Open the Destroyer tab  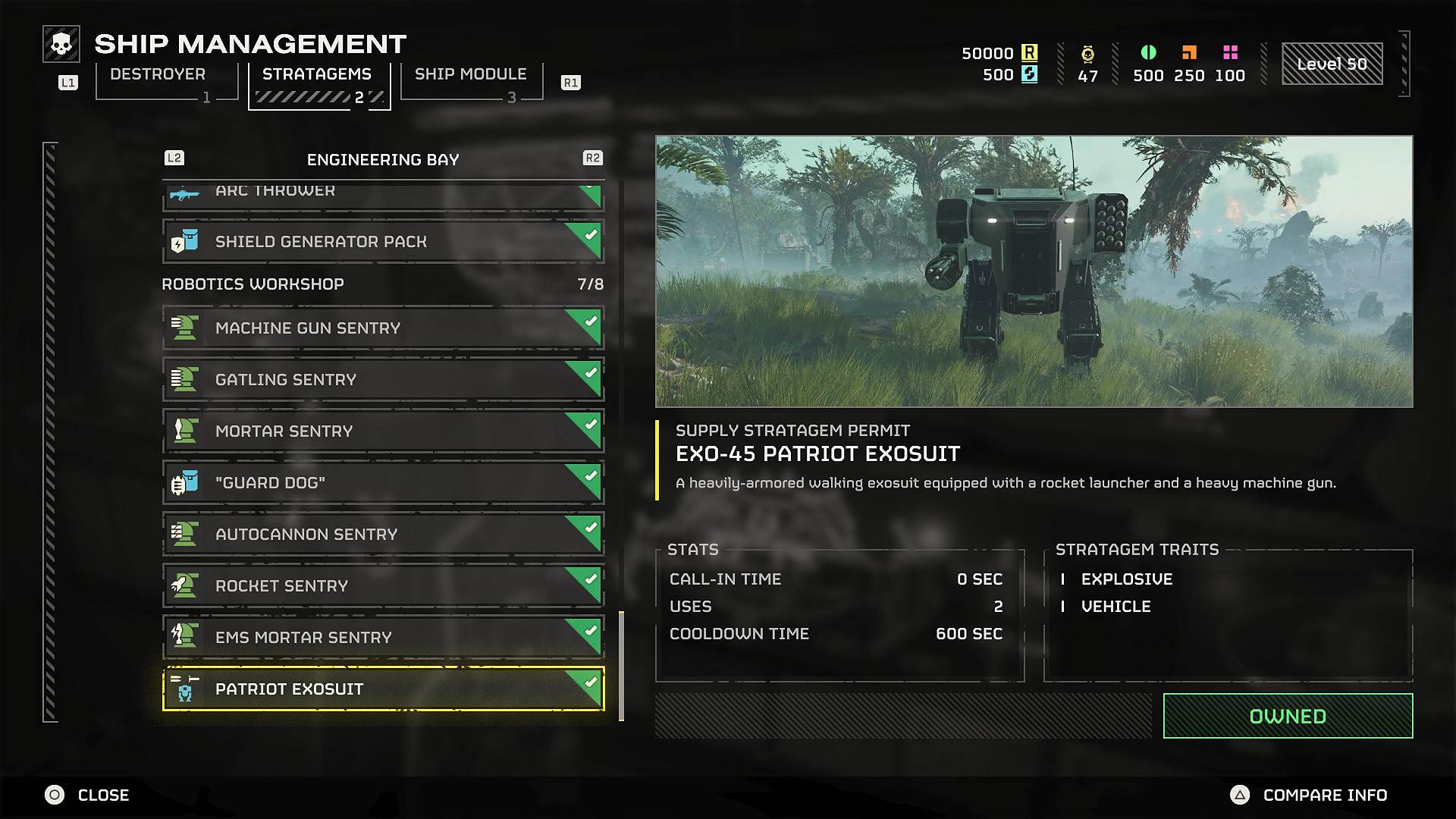(x=156, y=74)
